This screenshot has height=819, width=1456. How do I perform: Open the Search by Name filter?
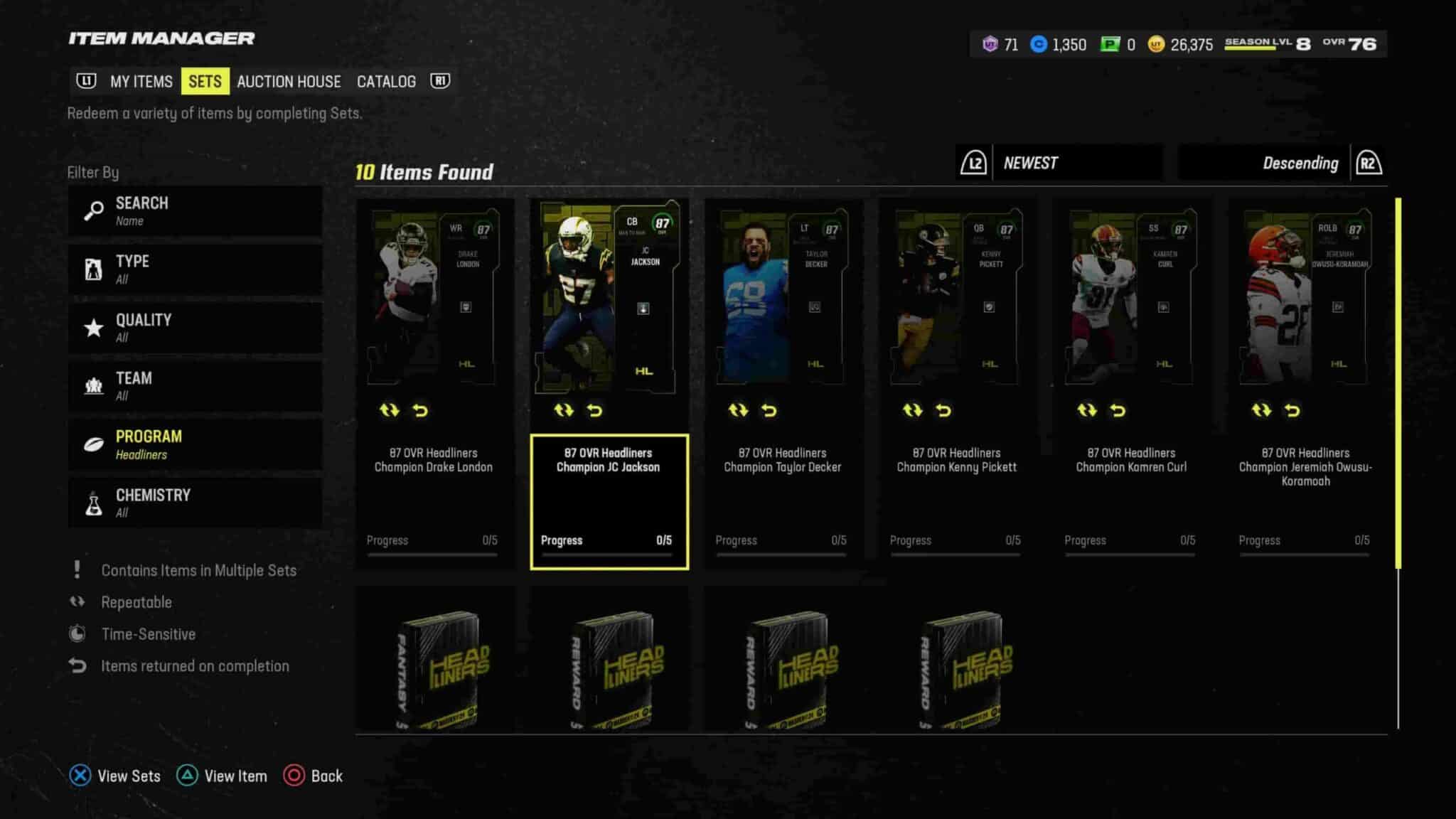pos(195,211)
